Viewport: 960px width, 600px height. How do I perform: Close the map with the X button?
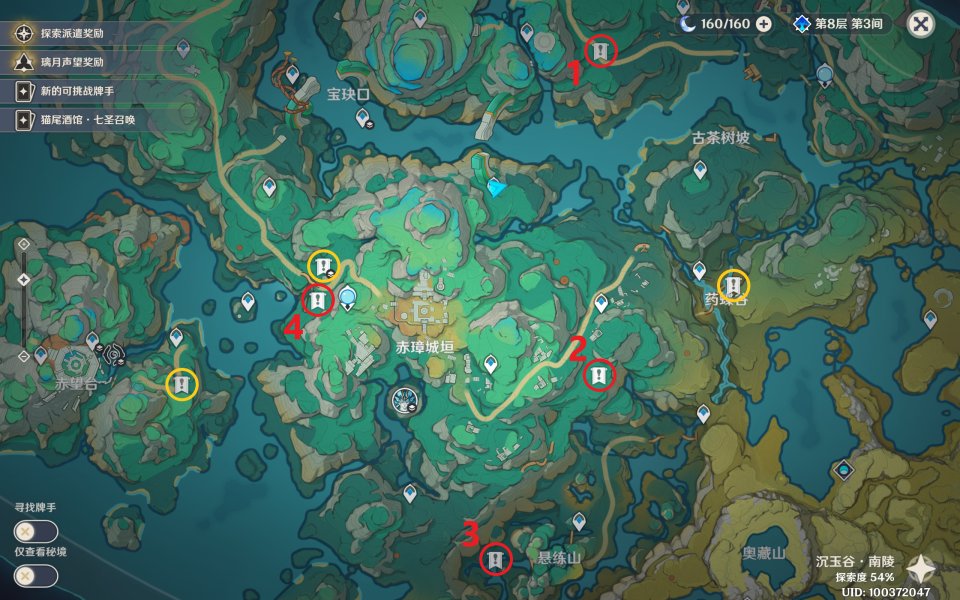click(x=921, y=24)
